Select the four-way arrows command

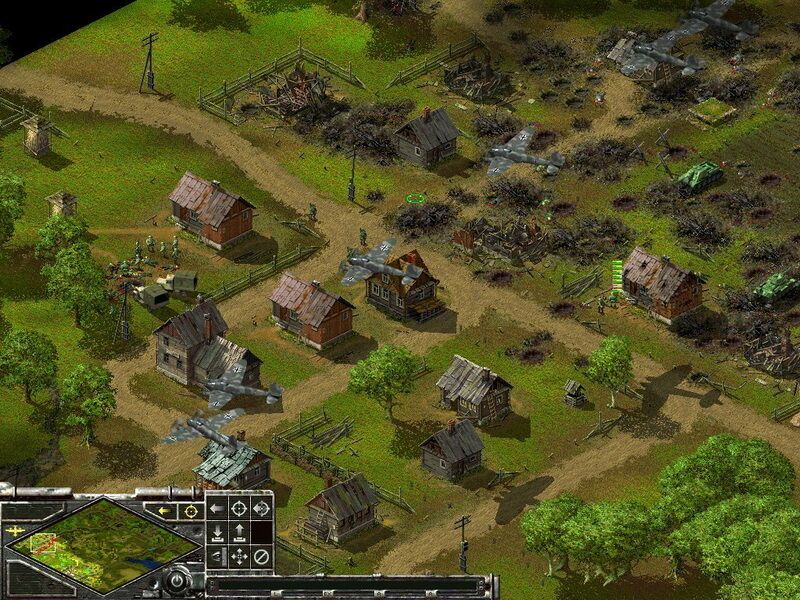pyautogui.click(x=239, y=556)
